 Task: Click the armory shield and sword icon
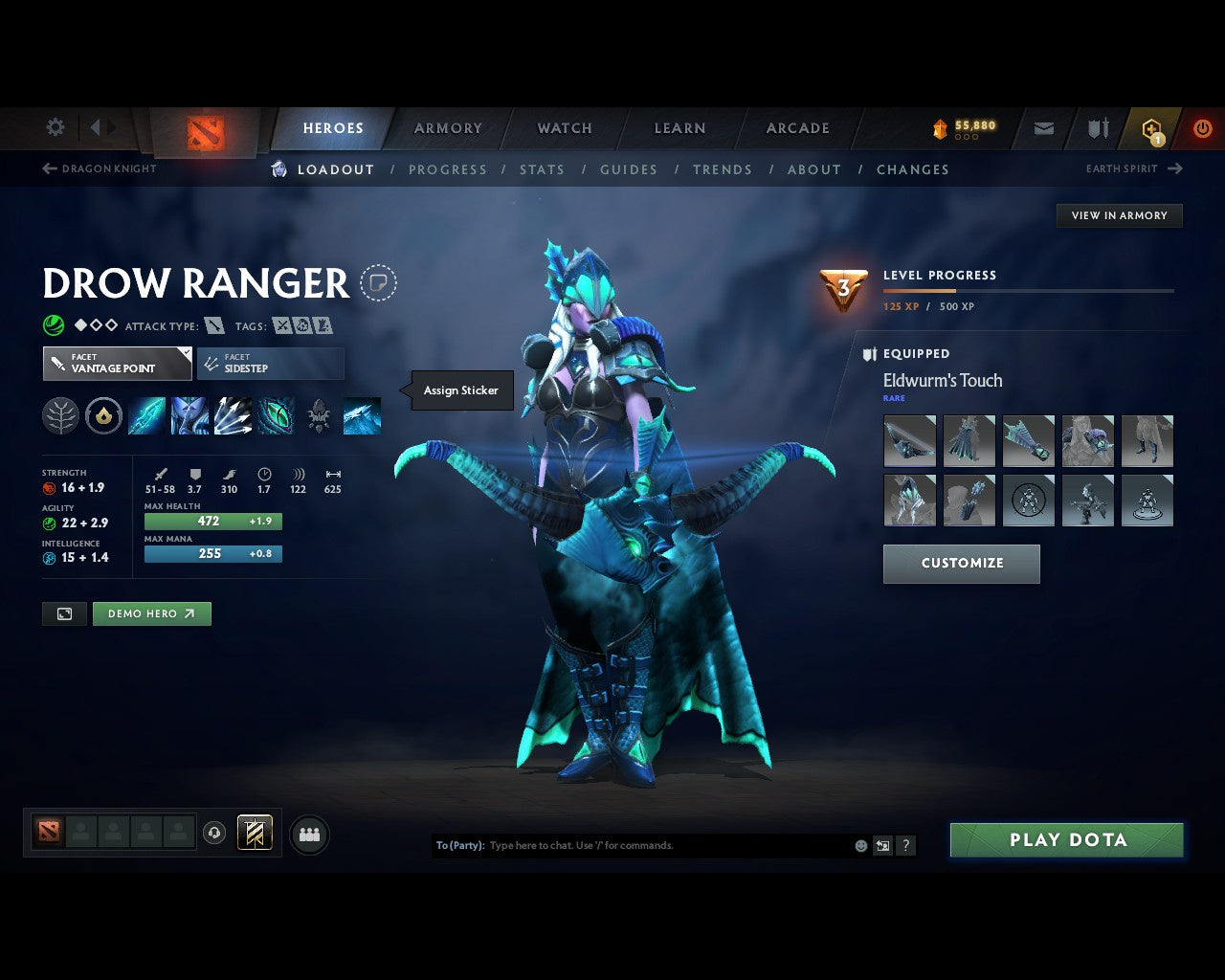1097,128
